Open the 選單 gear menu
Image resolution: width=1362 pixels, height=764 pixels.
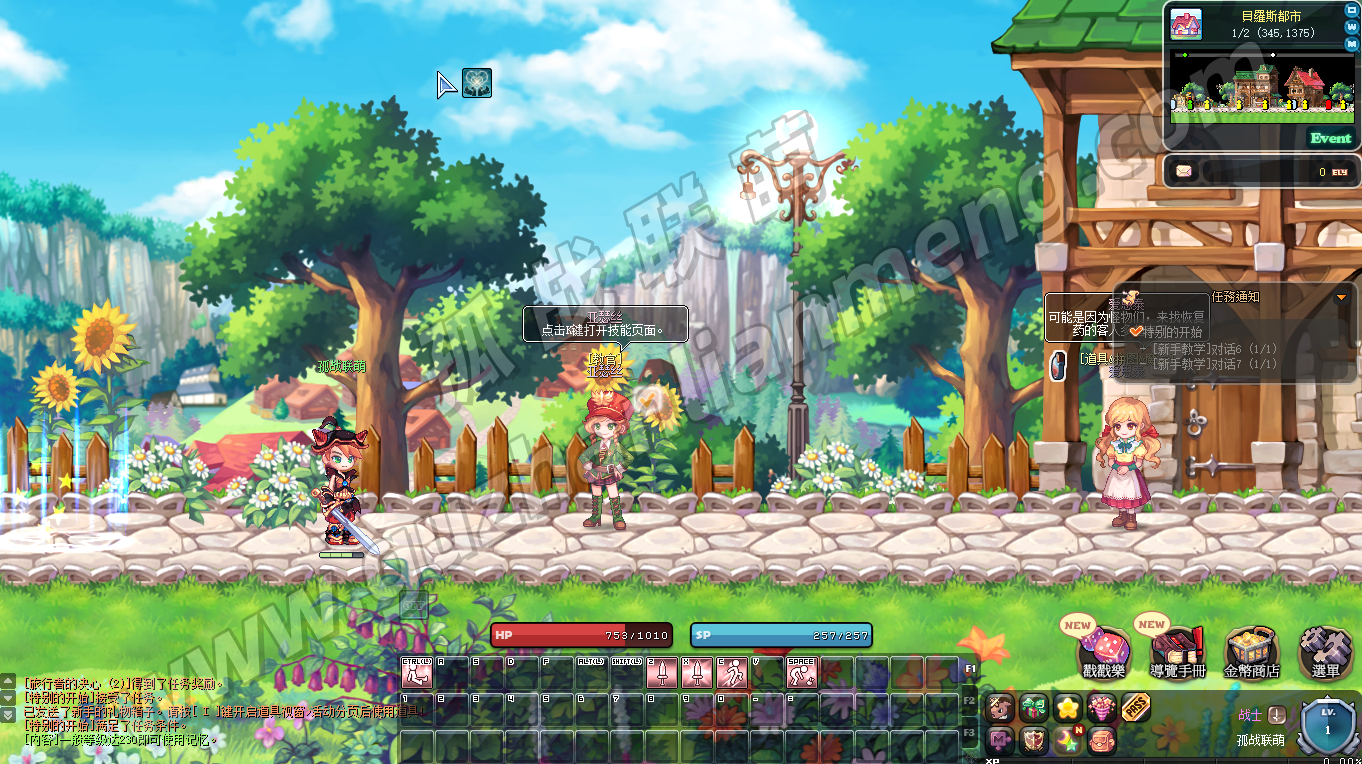[x=1325, y=648]
